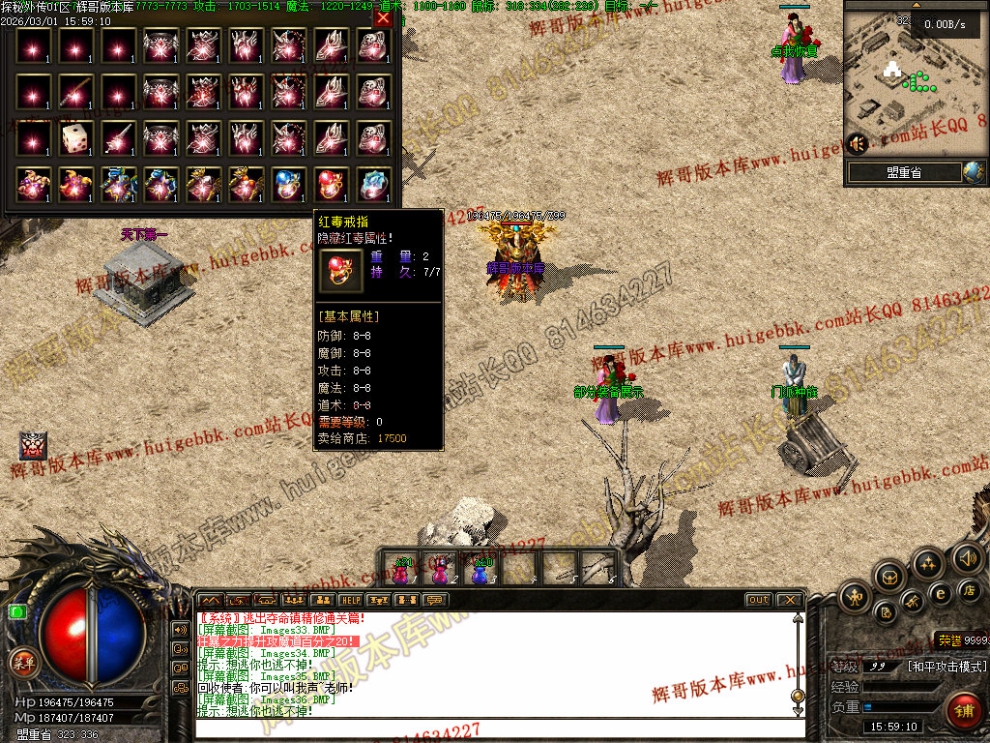The width and height of the screenshot is (990, 743).
Task: Pick the red gem ring in the bag
Action: coord(331,184)
